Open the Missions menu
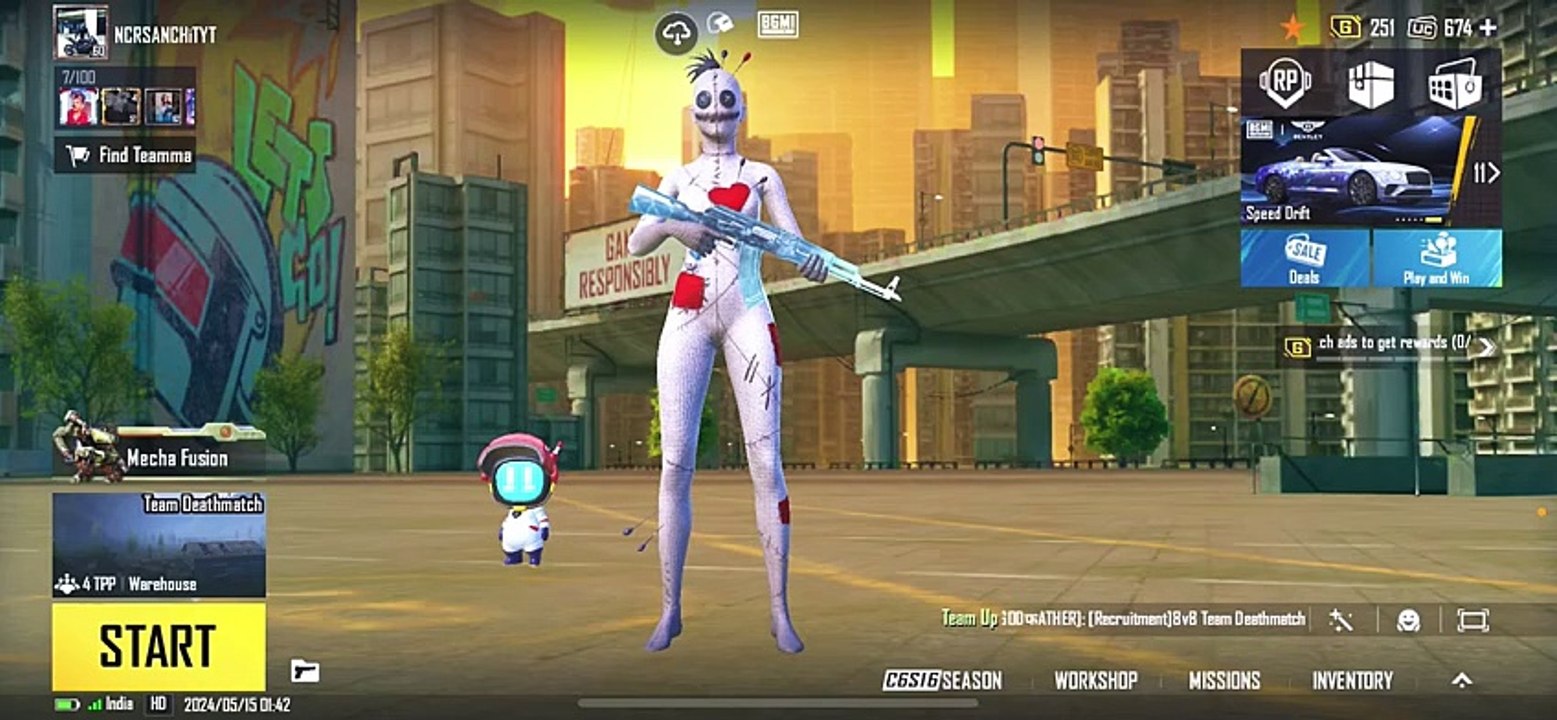Image resolution: width=1557 pixels, height=720 pixels. pos(1224,681)
